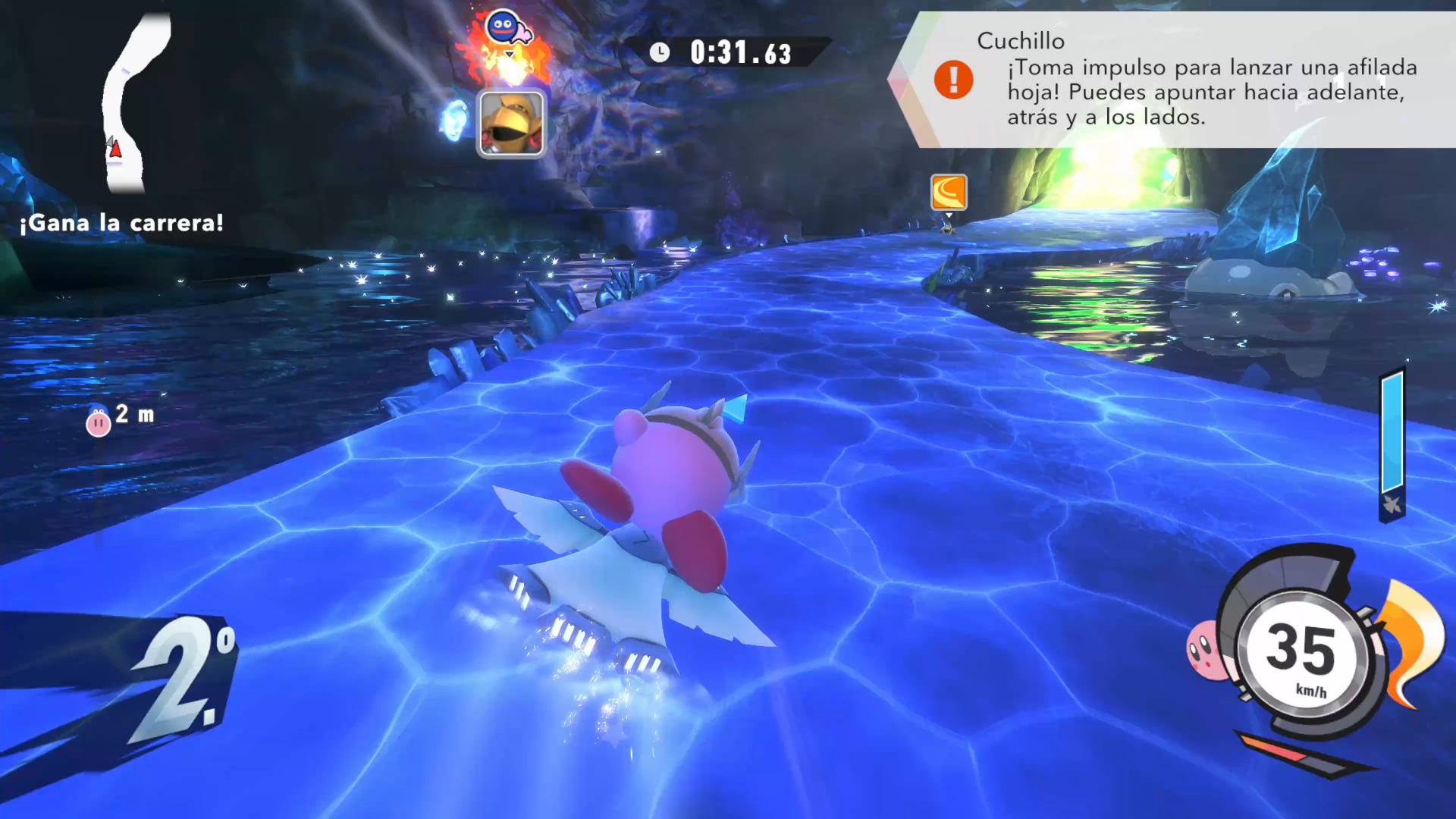The height and width of the screenshot is (819, 1456).
Task: Select the orange Cuchillo ability marker
Action: [x=949, y=191]
